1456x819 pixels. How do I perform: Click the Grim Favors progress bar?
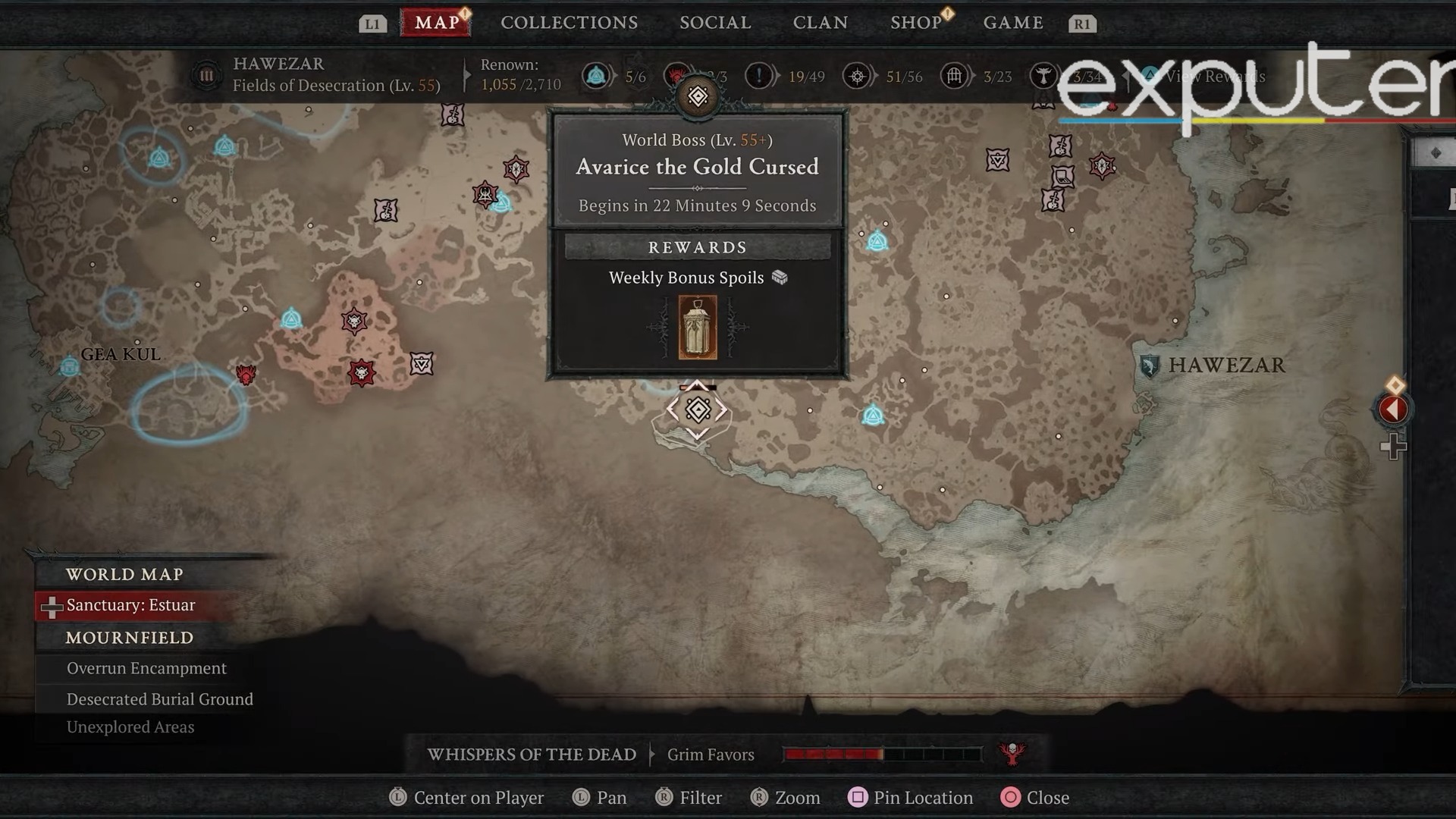coord(880,755)
